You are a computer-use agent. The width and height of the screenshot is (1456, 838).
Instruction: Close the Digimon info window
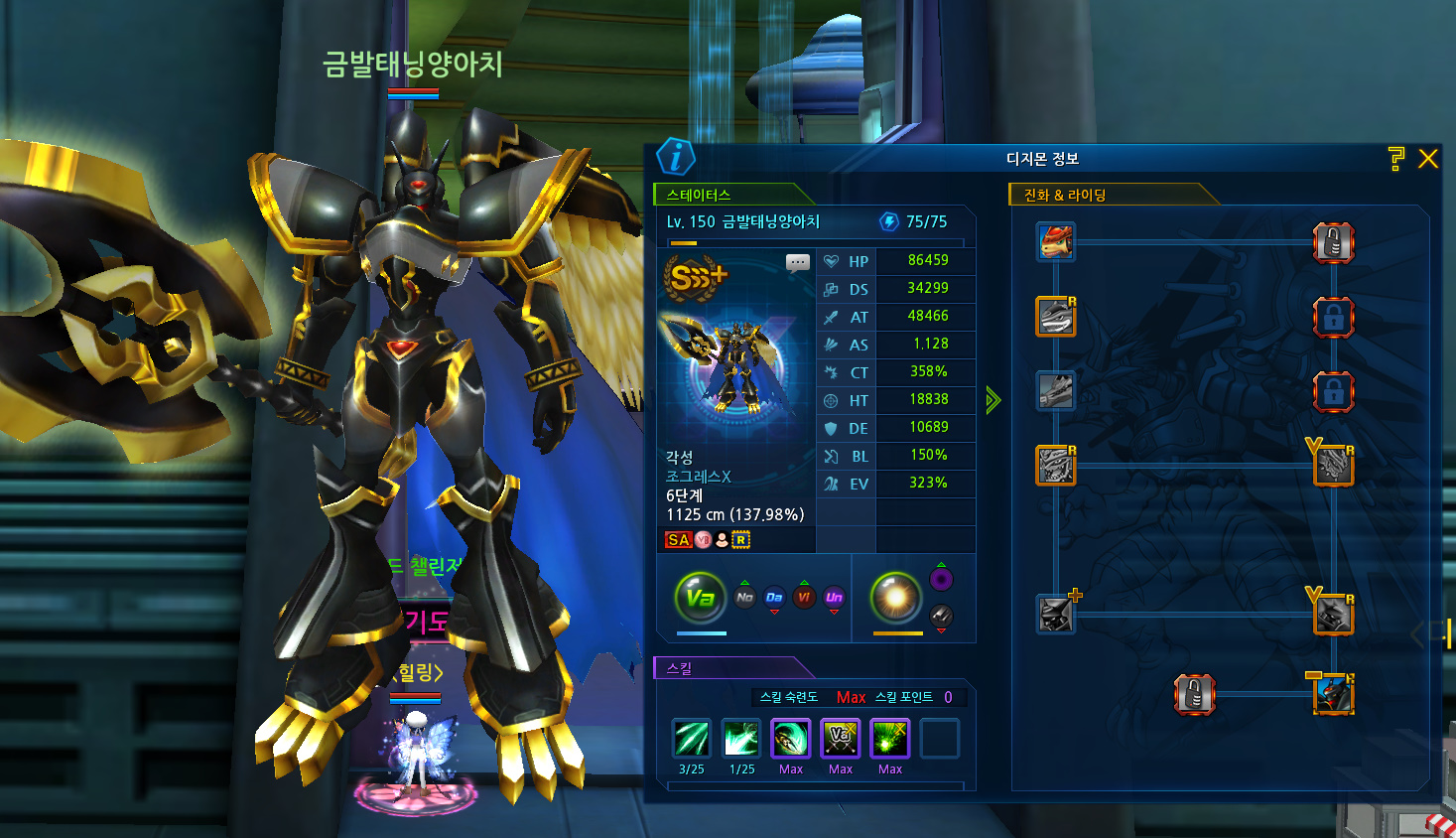[x=1428, y=159]
